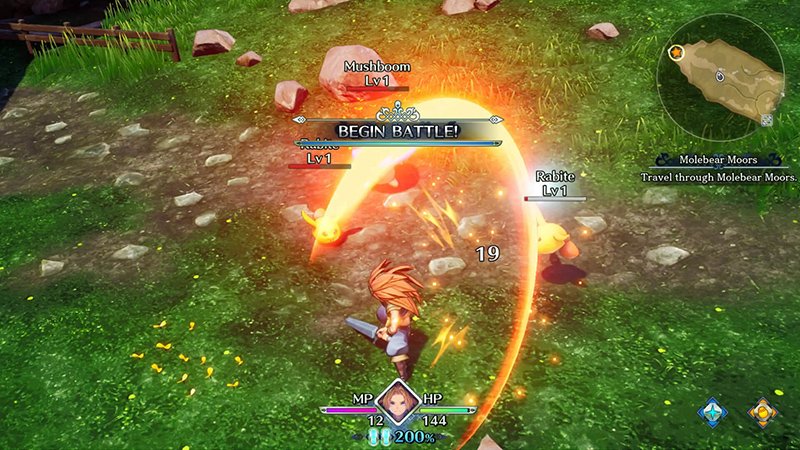Image resolution: width=800 pixels, height=450 pixels.
Task: Click the checkered exit marker on minimap
Action: (767, 120)
